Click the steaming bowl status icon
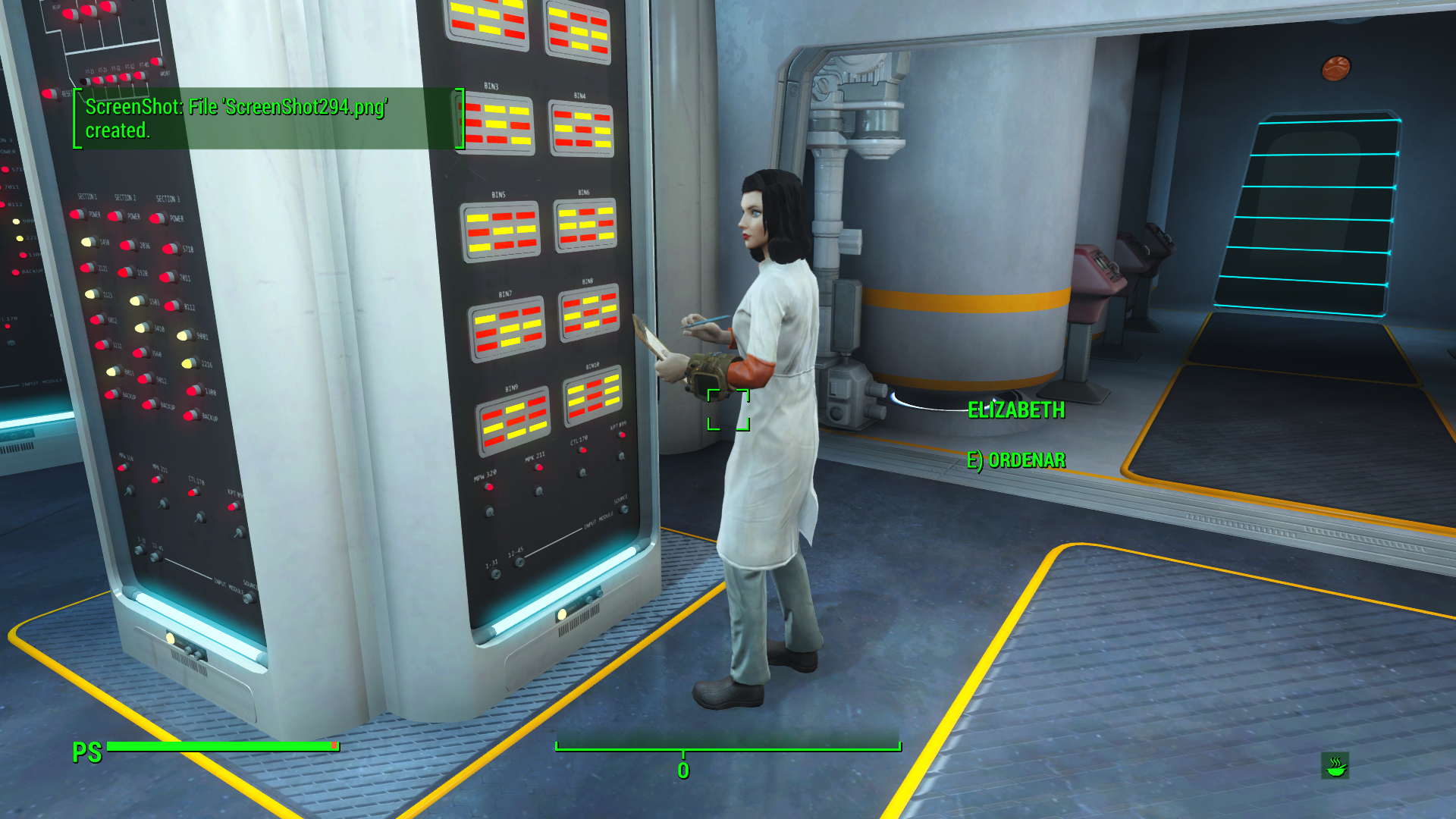 [1335, 766]
